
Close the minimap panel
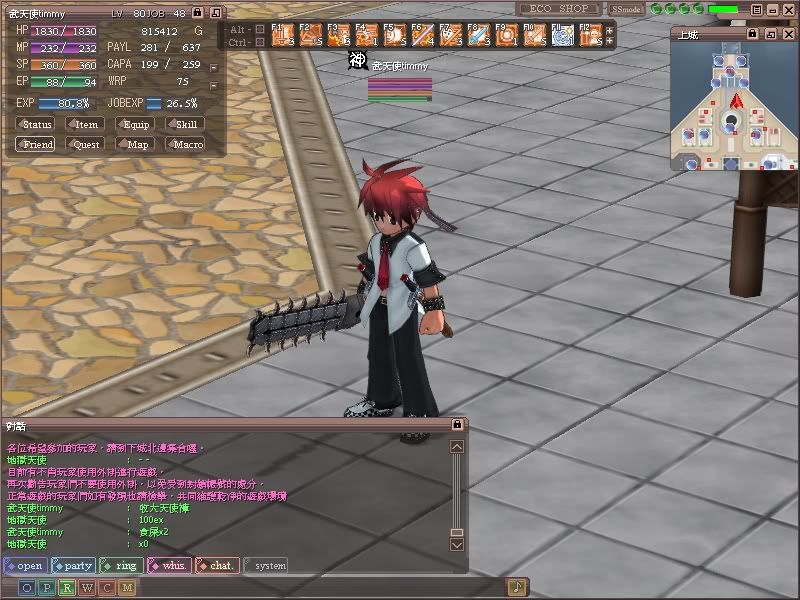tap(790, 33)
